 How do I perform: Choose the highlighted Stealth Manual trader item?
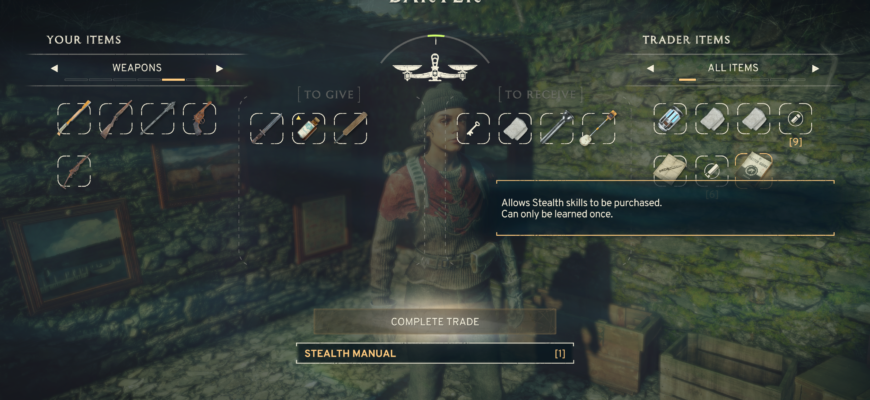754,166
